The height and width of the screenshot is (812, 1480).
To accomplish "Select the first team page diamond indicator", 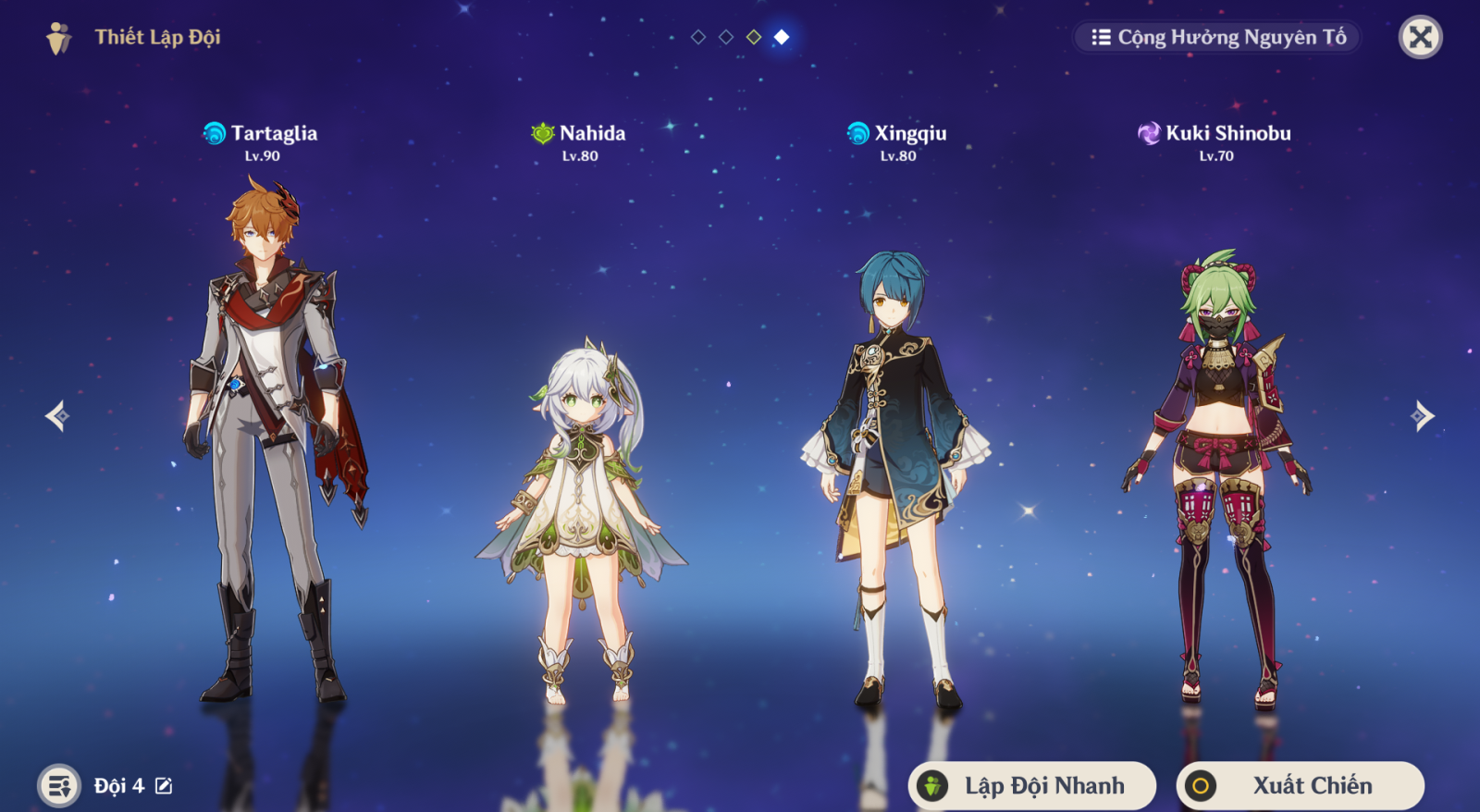I will pyautogui.click(x=697, y=39).
